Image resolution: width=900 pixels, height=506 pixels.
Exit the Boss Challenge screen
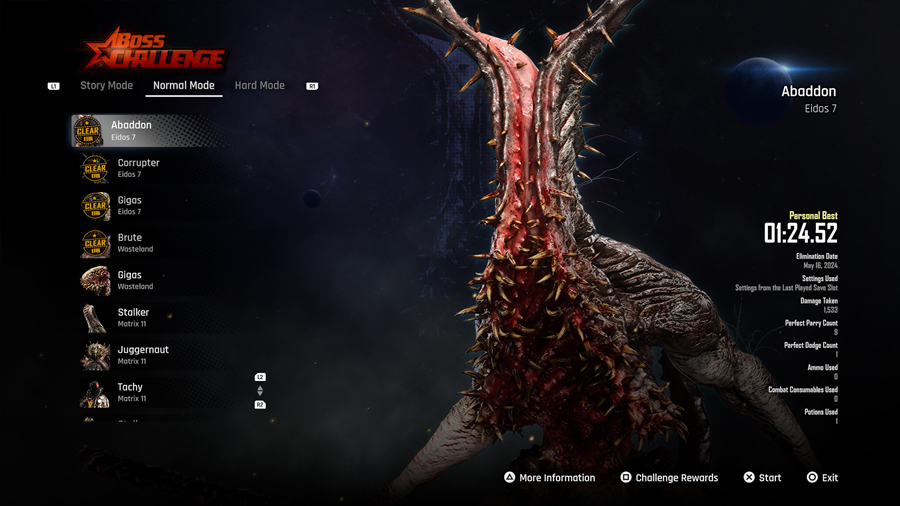click(822, 478)
